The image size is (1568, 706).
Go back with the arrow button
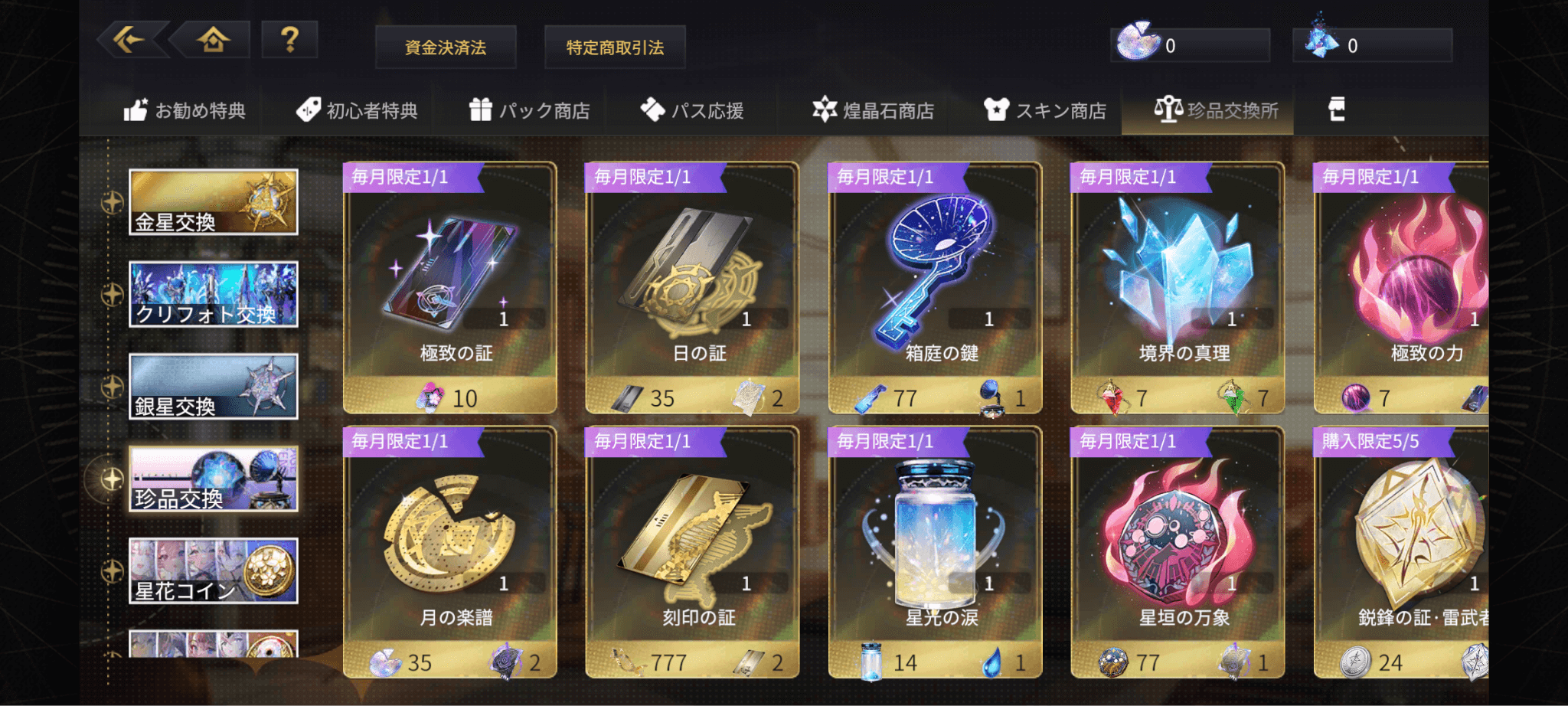tap(130, 39)
